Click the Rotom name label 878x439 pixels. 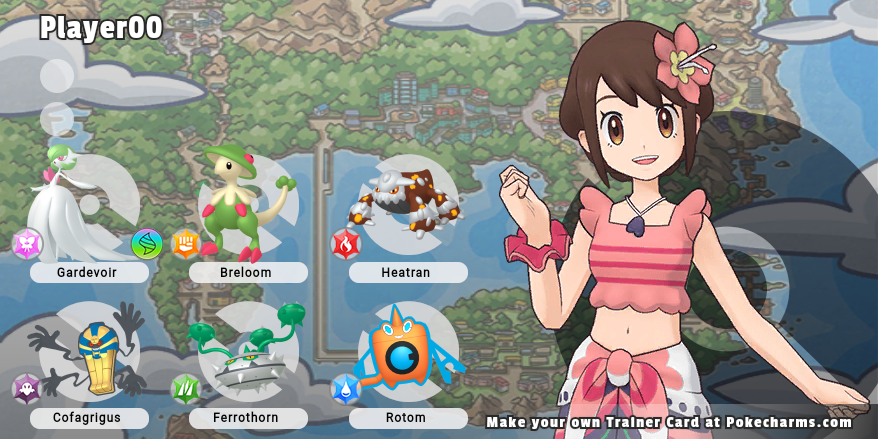click(408, 418)
